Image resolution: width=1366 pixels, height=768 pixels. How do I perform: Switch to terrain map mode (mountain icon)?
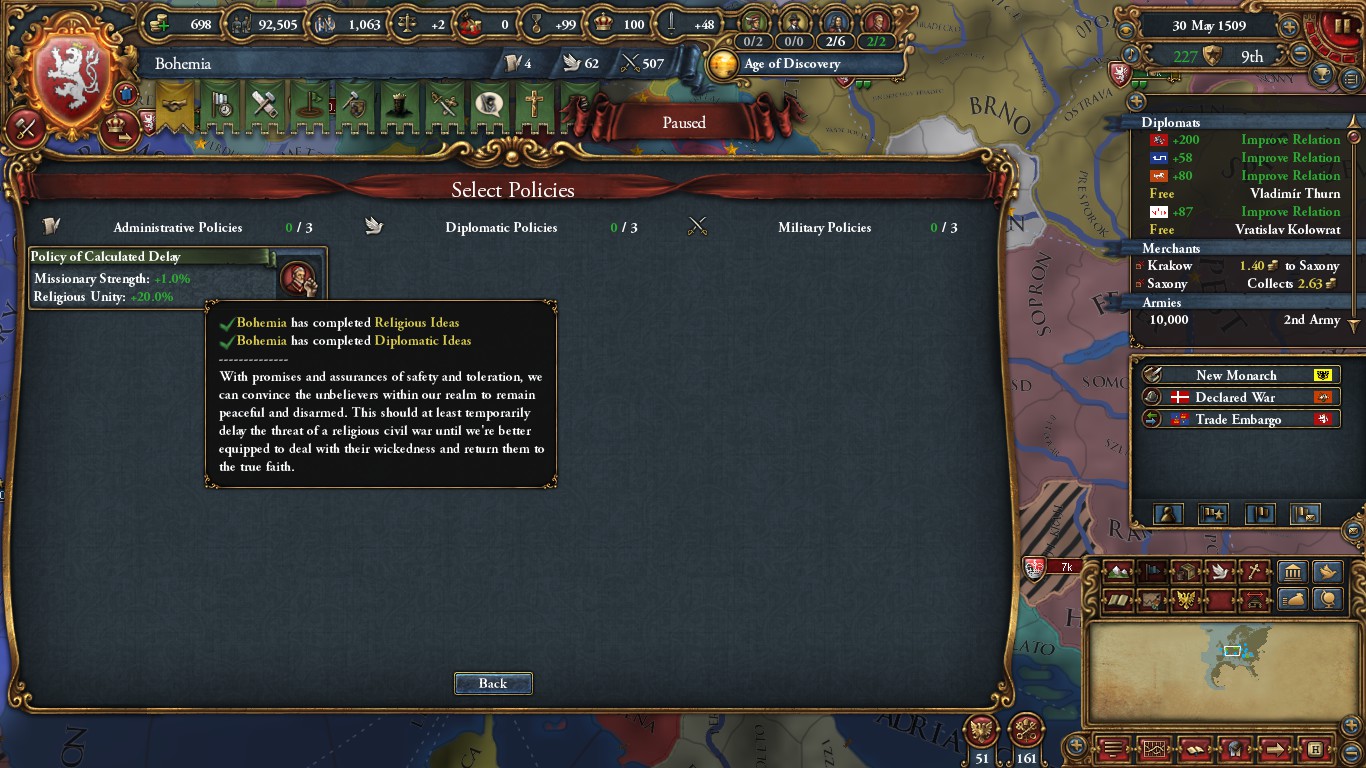[1119, 572]
